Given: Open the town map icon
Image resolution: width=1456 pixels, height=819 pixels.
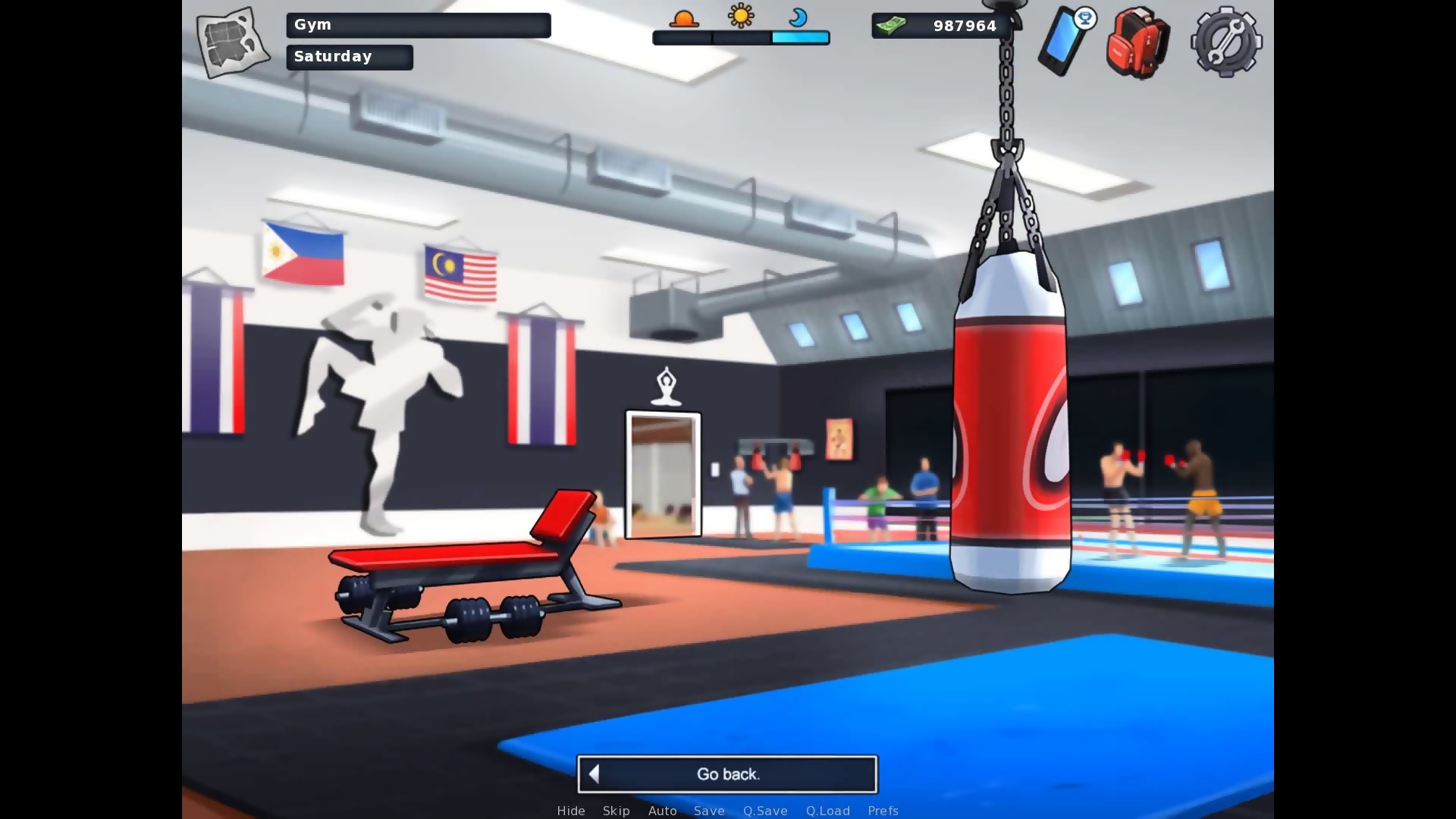Looking at the screenshot, I should [232, 42].
